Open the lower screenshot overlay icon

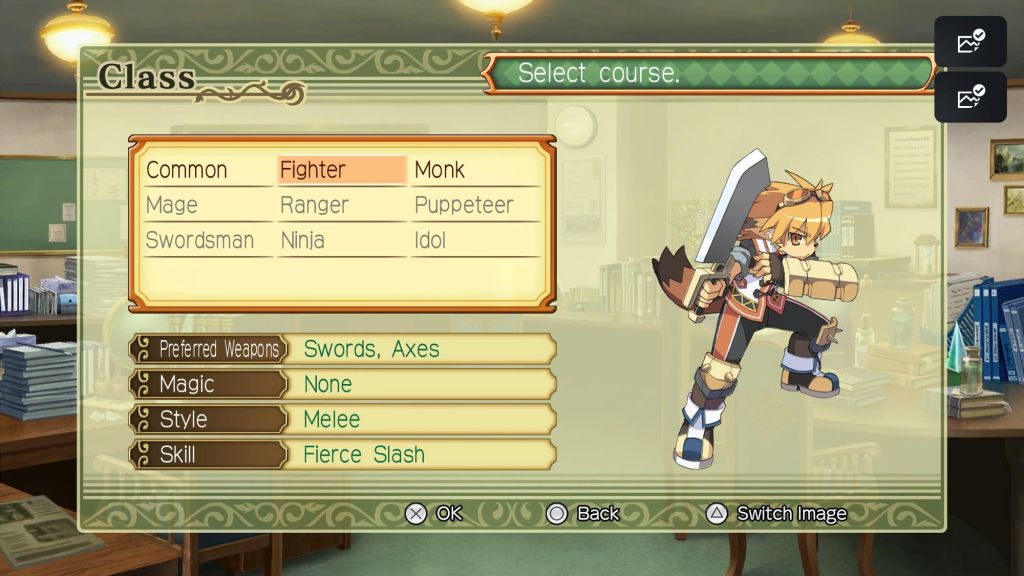tap(970, 97)
